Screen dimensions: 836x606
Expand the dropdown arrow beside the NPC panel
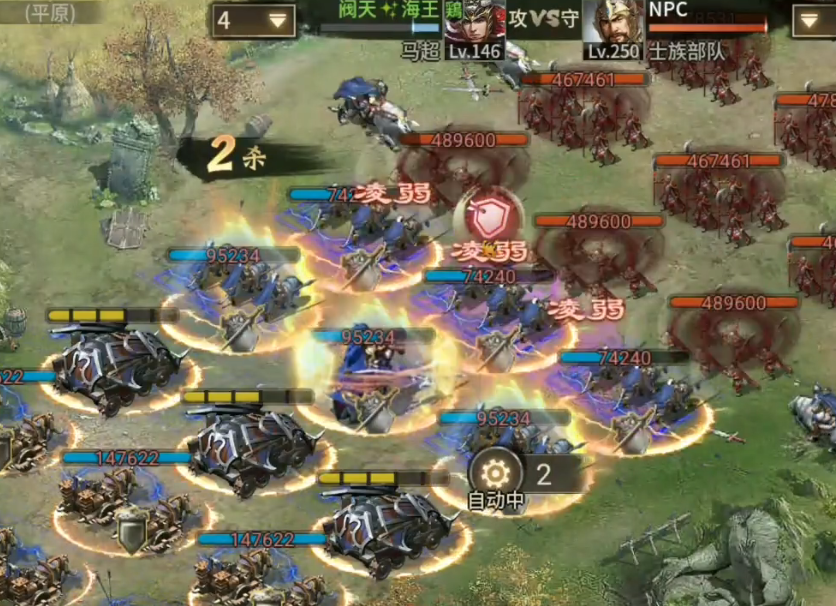[812, 19]
